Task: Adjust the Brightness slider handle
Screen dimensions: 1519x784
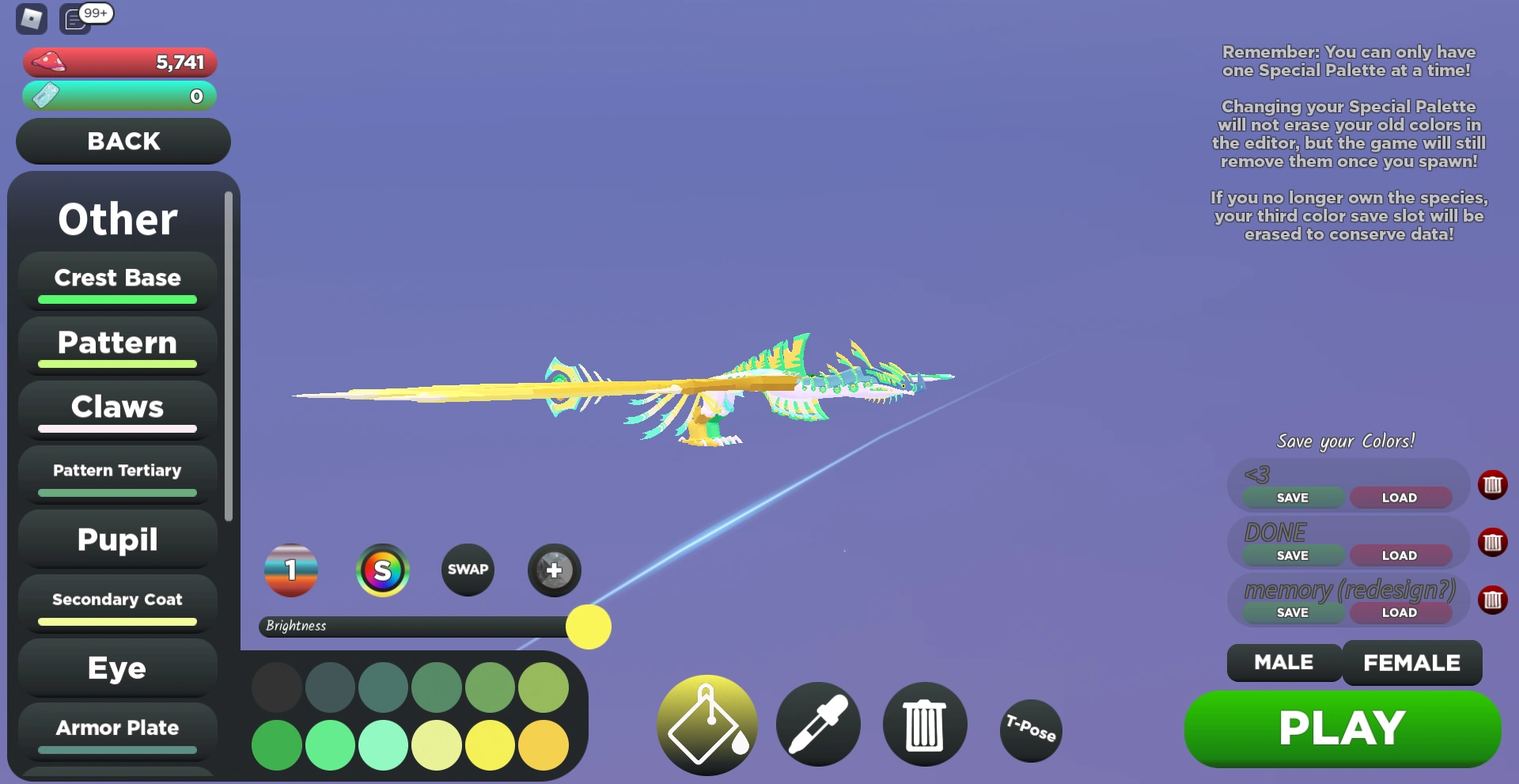Action: point(588,627)
